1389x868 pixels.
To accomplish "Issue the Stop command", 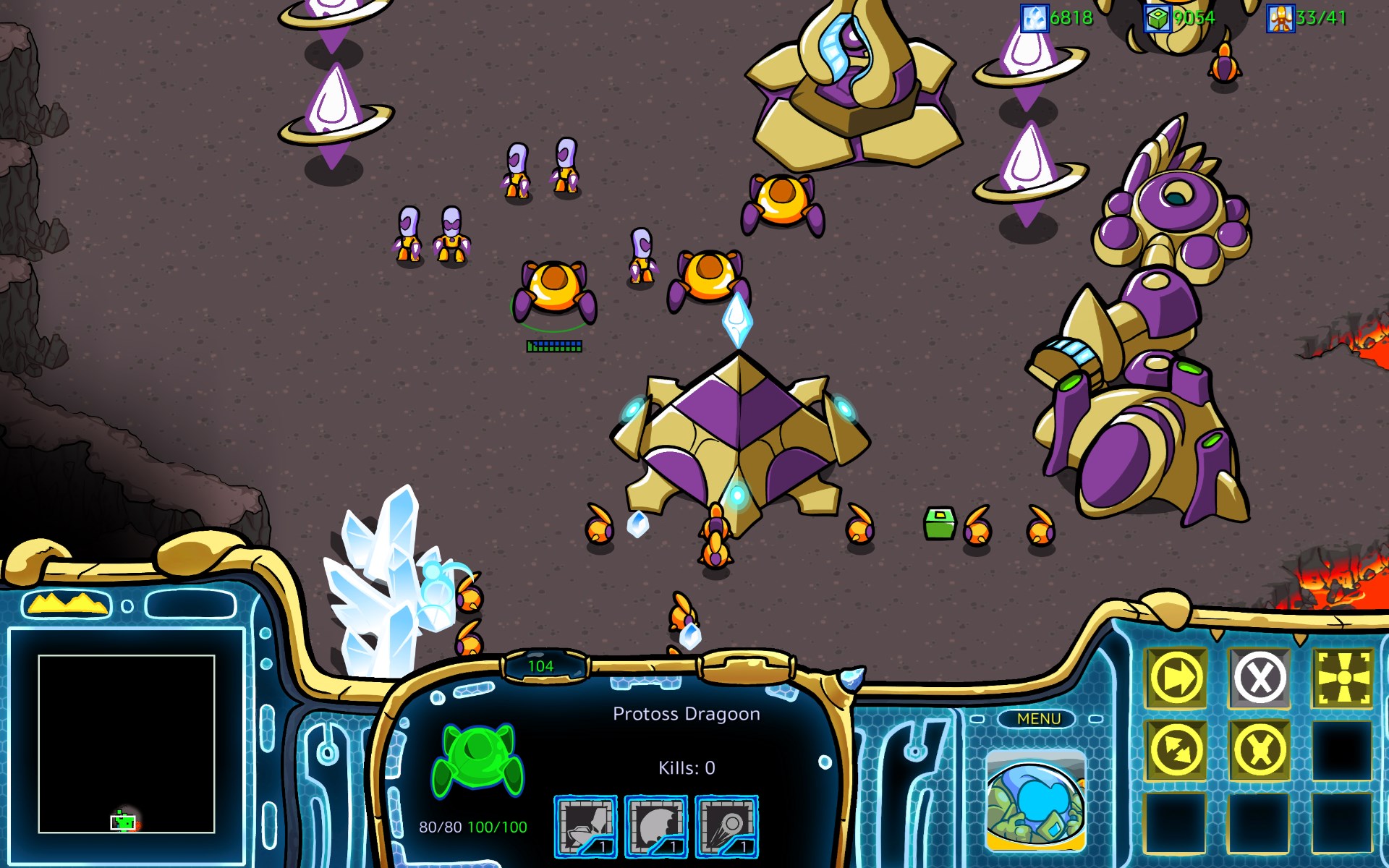I will point(1260,678).
